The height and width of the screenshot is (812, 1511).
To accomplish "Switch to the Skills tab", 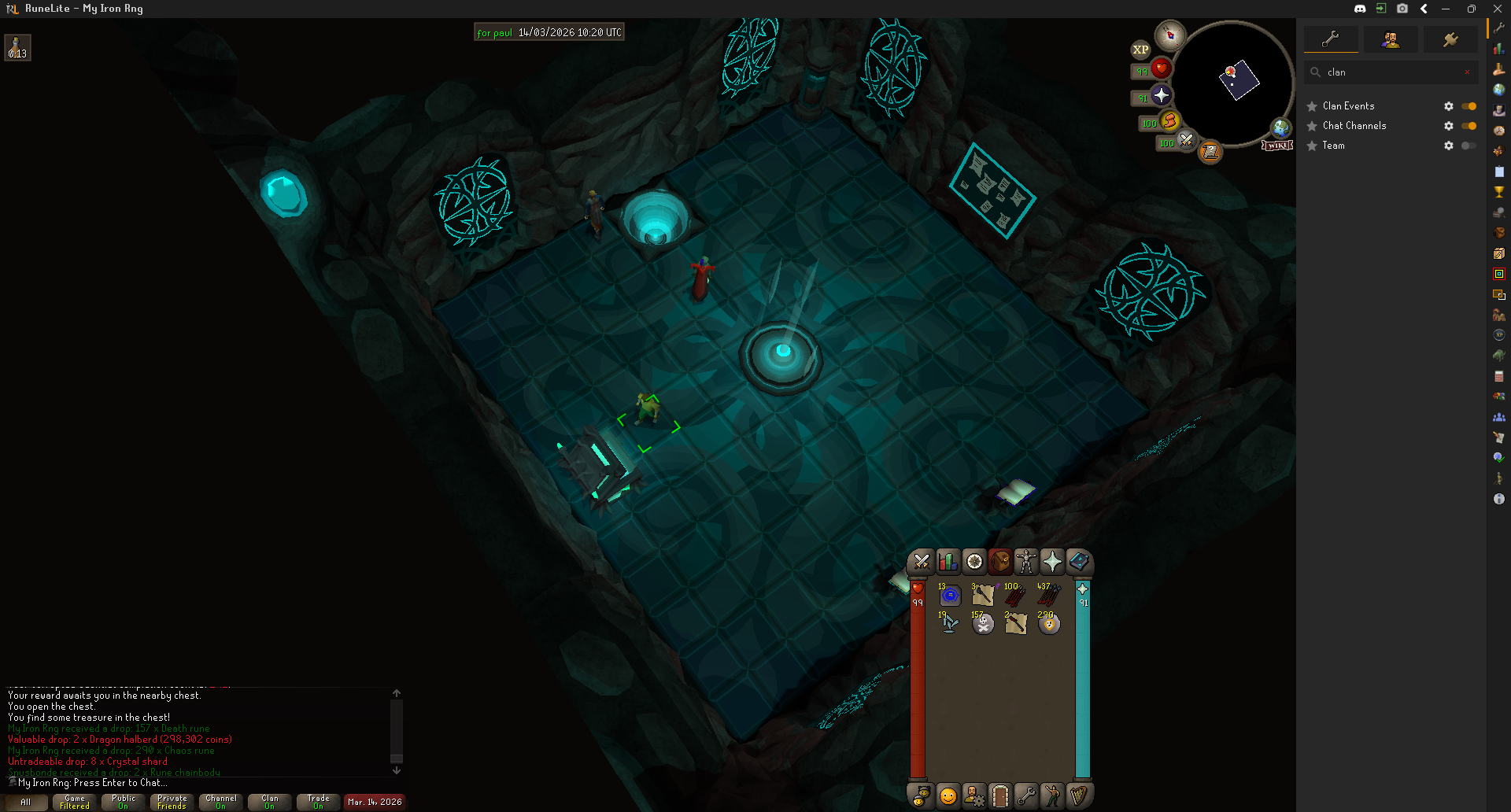I will click(x=948, y=562).
